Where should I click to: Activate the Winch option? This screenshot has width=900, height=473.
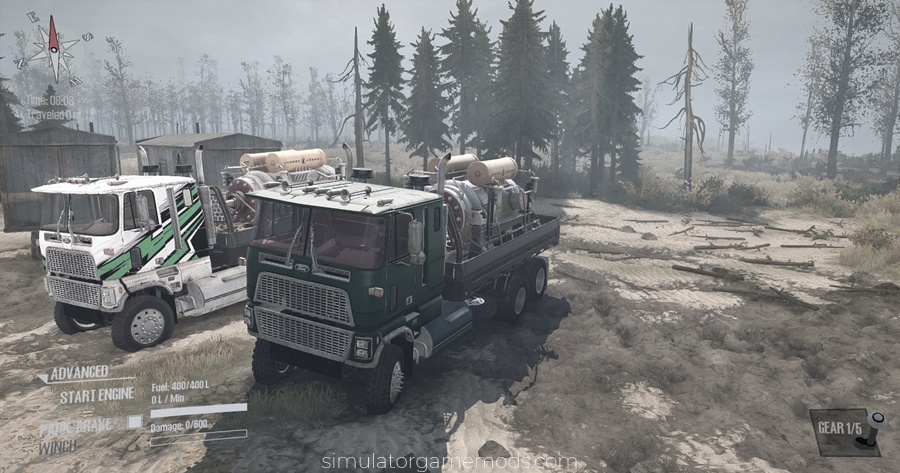coord(58,446)
